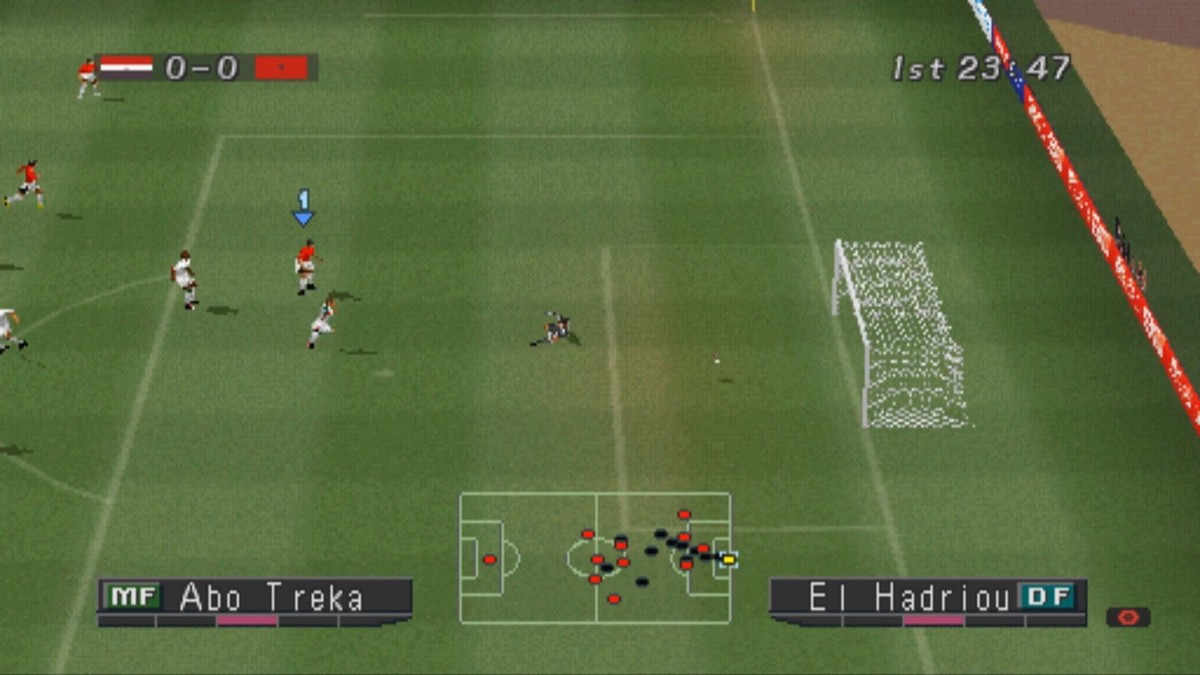Click the pitch radar minimap
Screen dimensions: 1200x675
595,557
